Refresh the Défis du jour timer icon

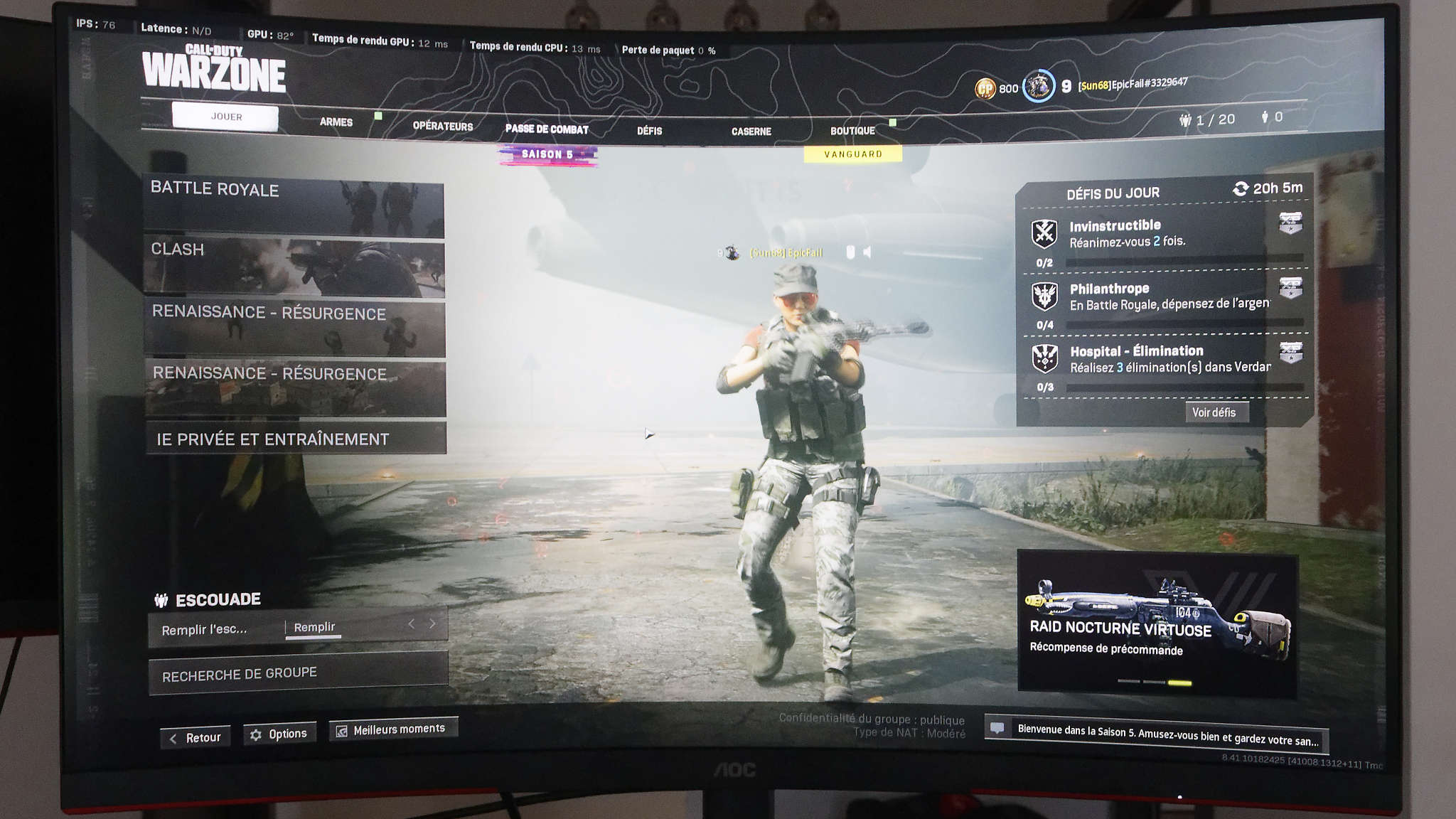click(1240, 189)
